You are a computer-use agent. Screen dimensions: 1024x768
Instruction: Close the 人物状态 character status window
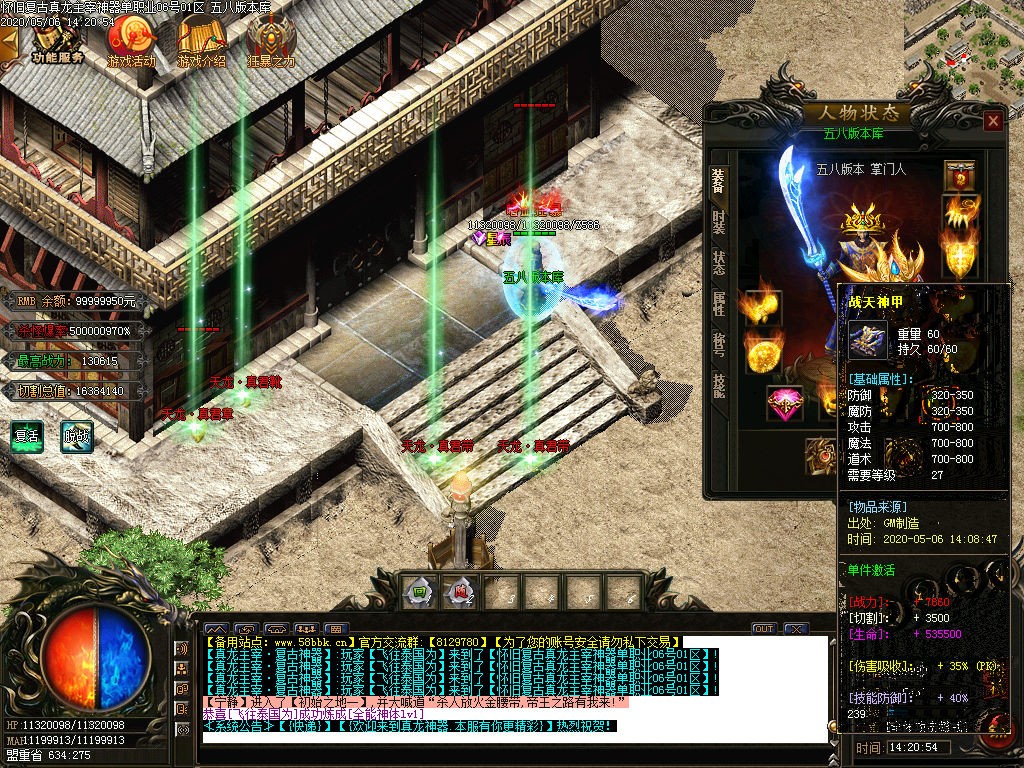pos(992,121)
